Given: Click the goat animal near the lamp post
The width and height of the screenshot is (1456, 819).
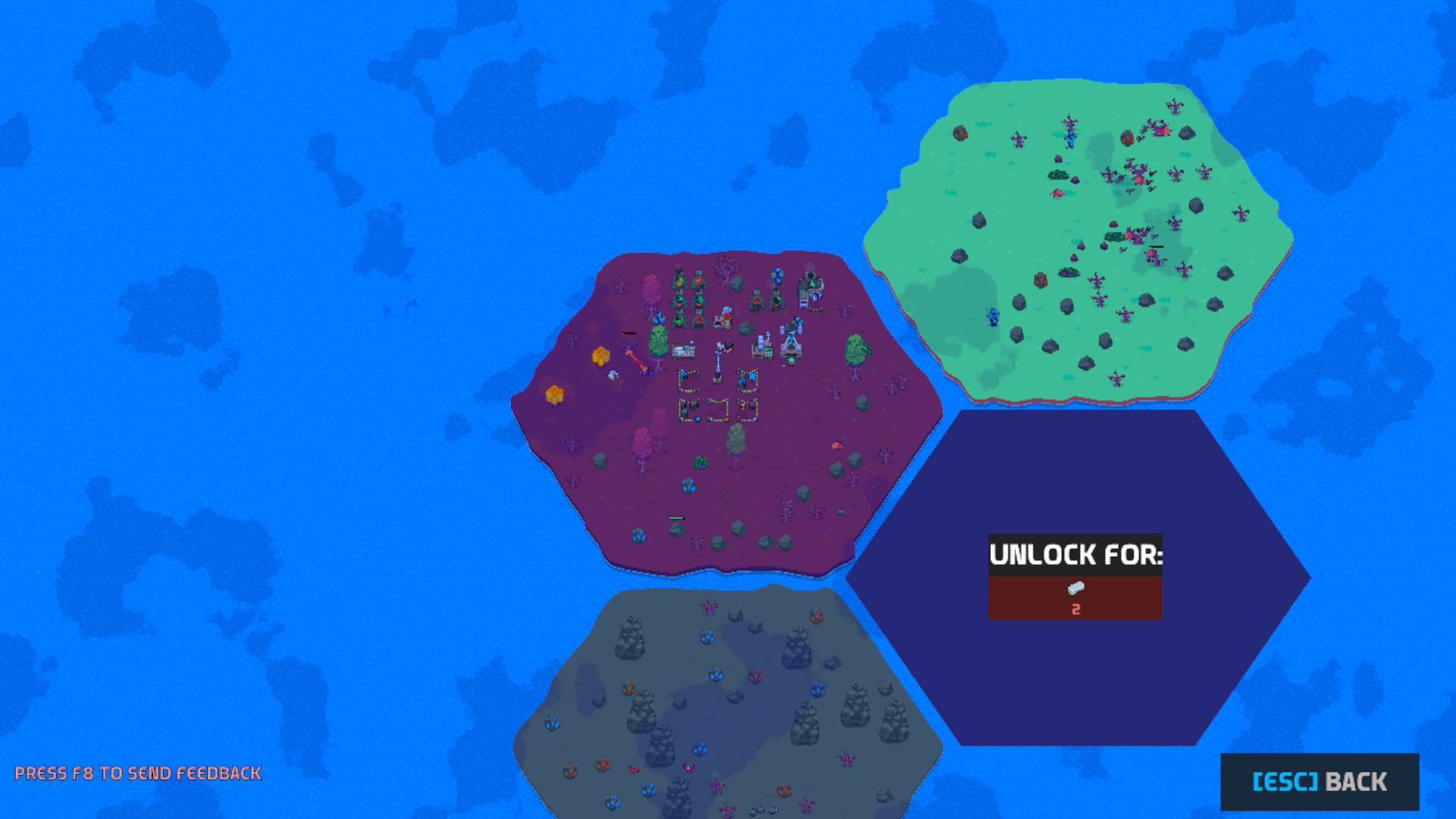Looking at the screenshot, I should (719, 345).
